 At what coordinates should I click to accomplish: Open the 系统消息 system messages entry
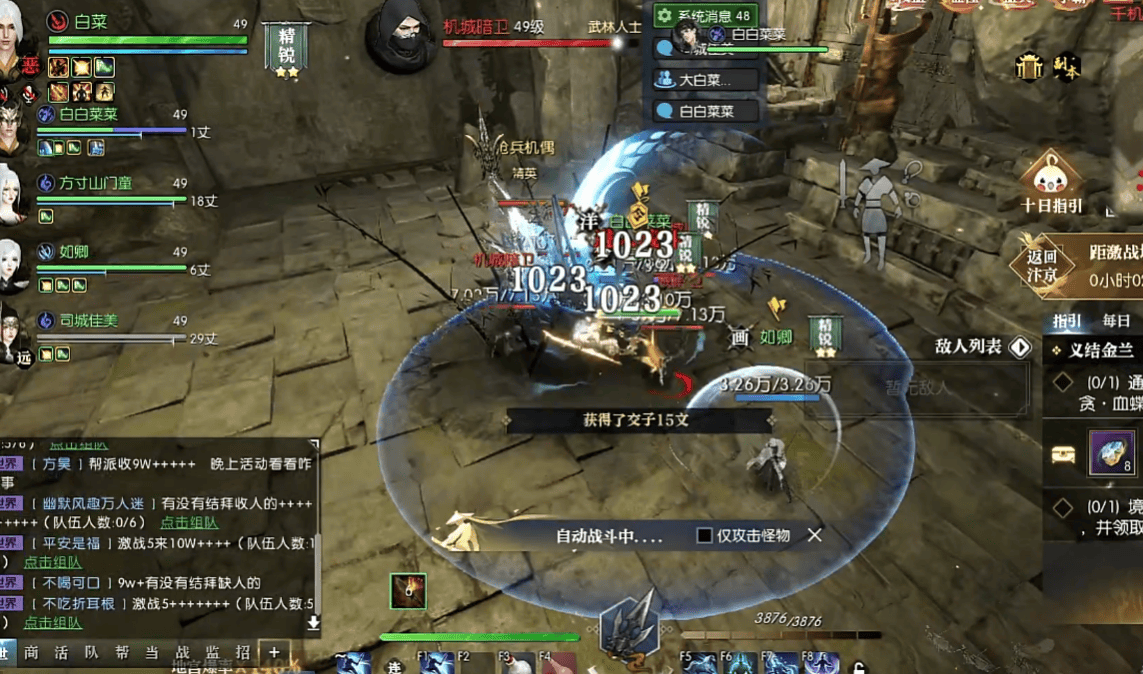click(x=705, y=16)
